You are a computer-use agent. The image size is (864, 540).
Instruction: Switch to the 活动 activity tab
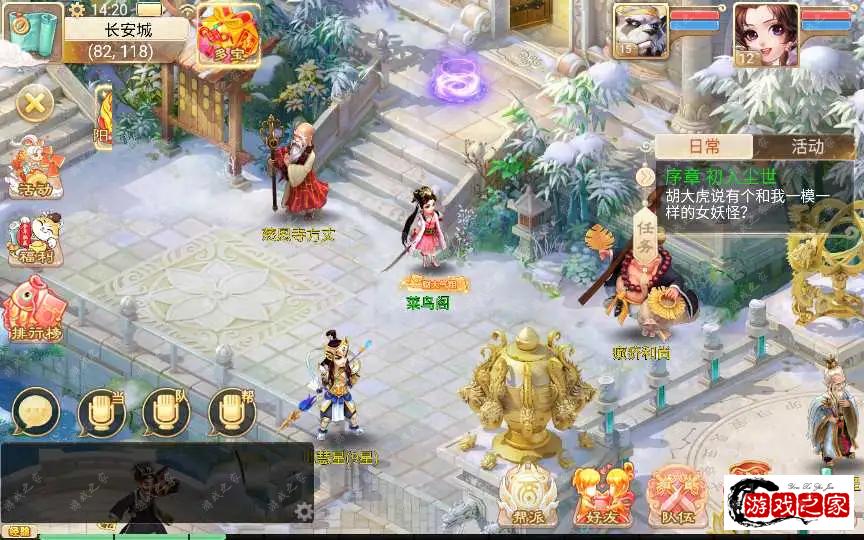tap(807, 146)
